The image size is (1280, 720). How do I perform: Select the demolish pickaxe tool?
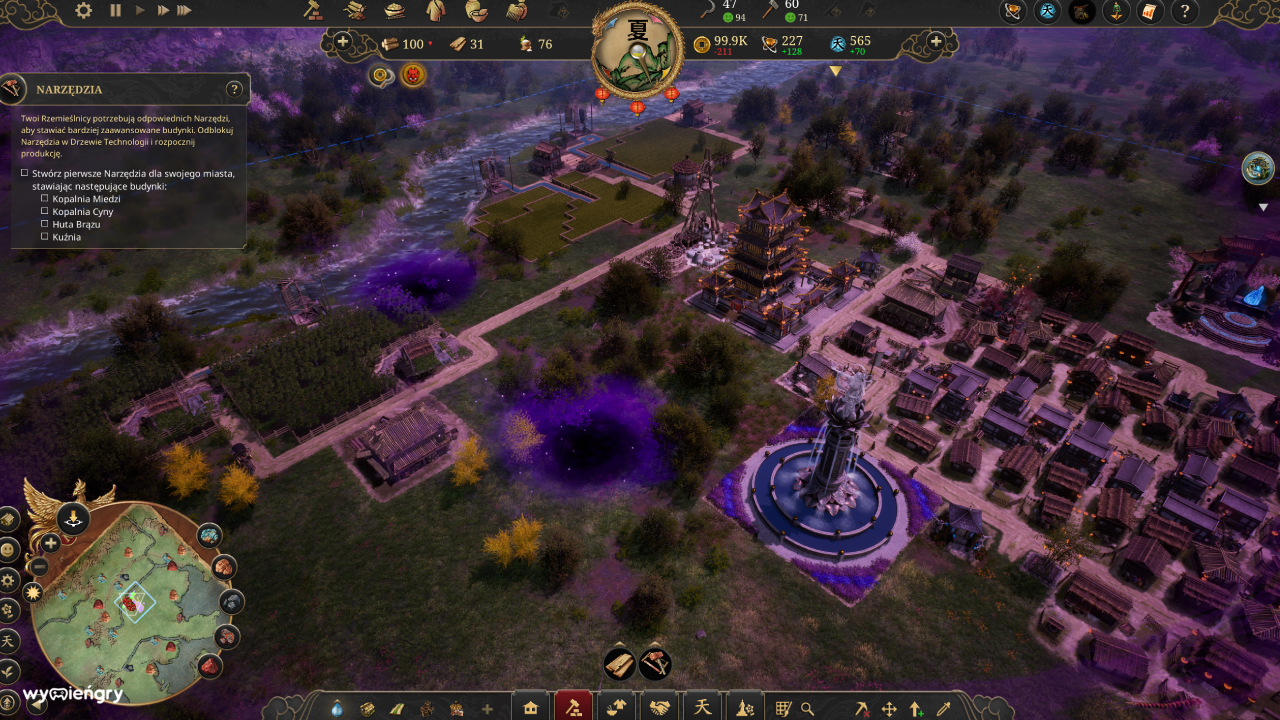862,707
